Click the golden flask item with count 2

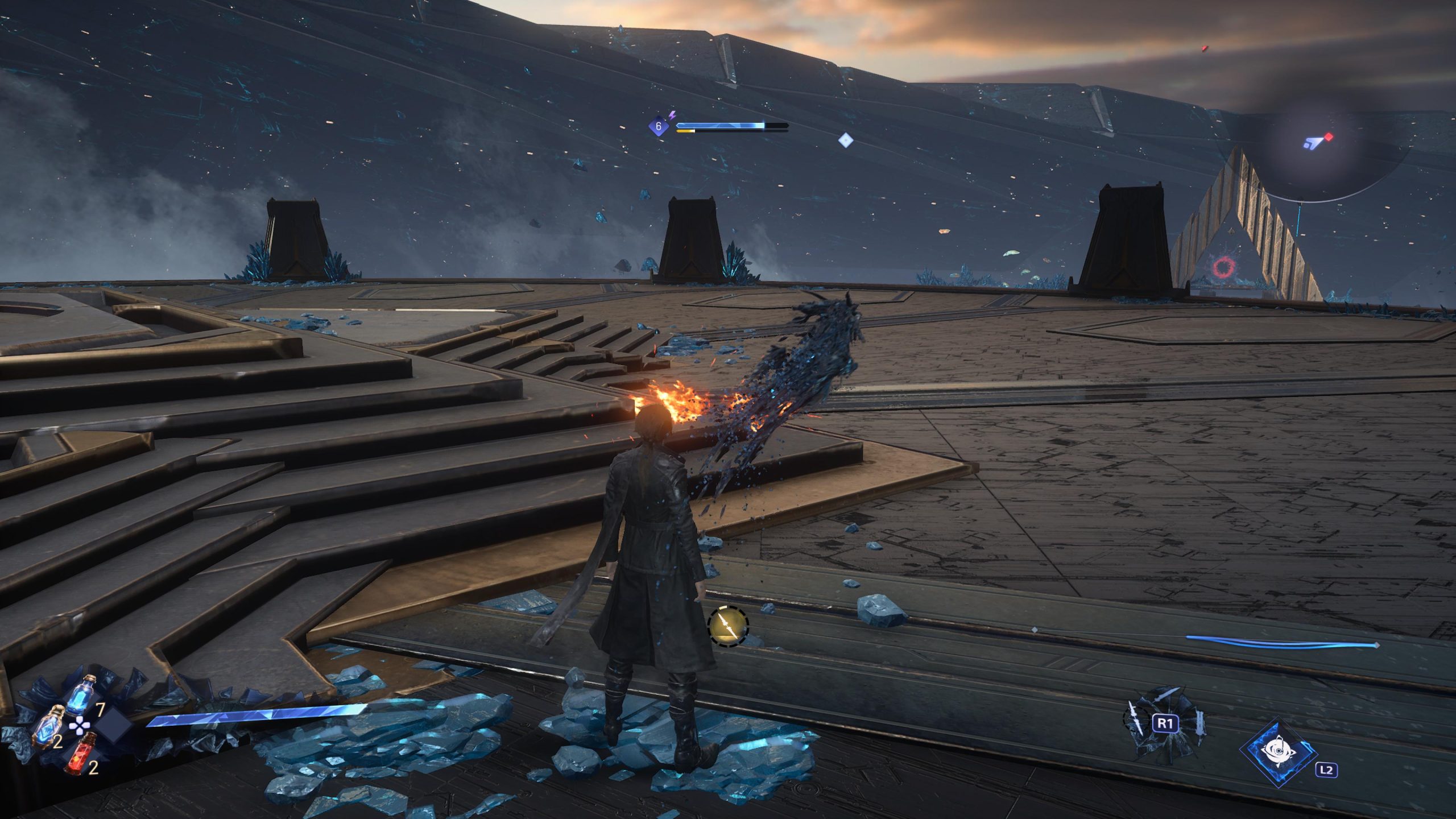[x=50, y=725]
